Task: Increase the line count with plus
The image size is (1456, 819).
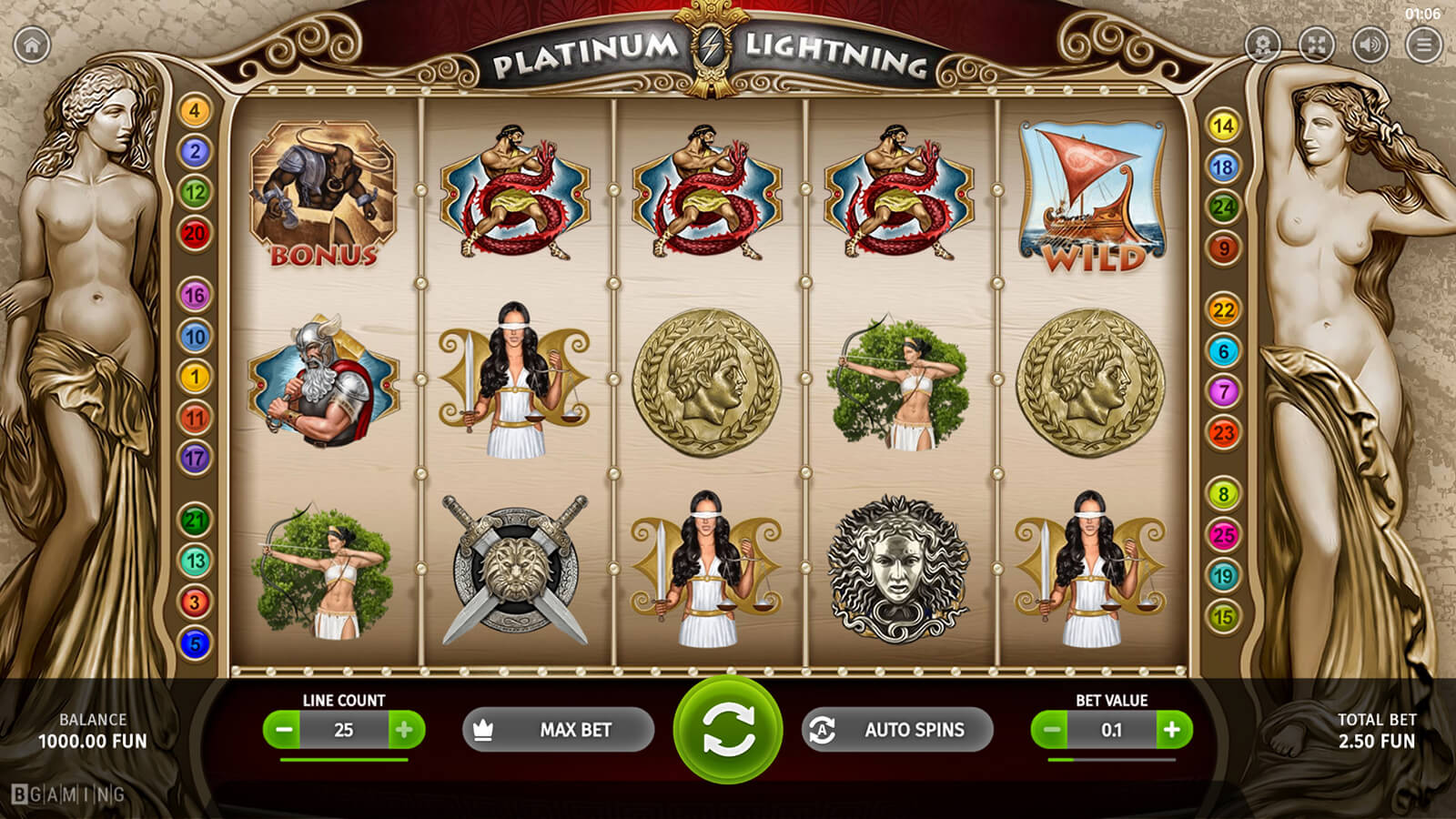Action: pos(405,730)
